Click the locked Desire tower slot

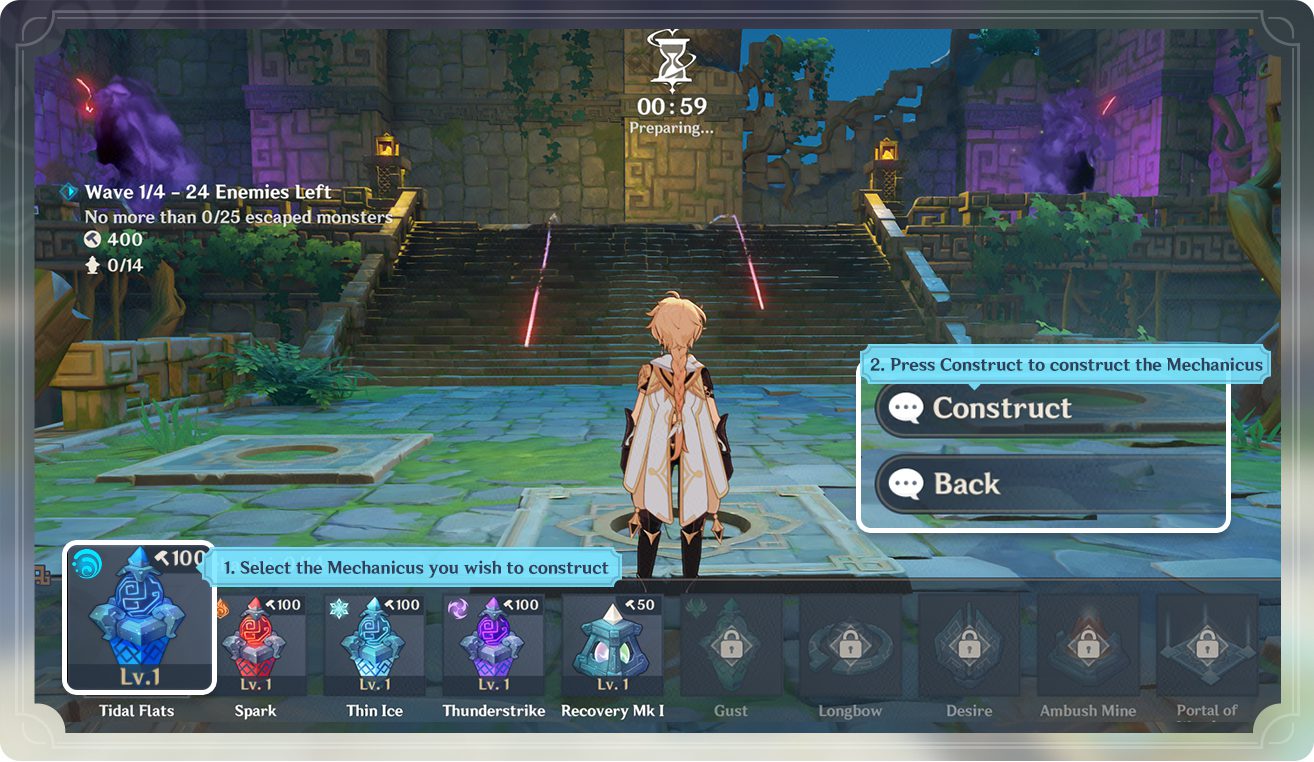pos(969,645)
